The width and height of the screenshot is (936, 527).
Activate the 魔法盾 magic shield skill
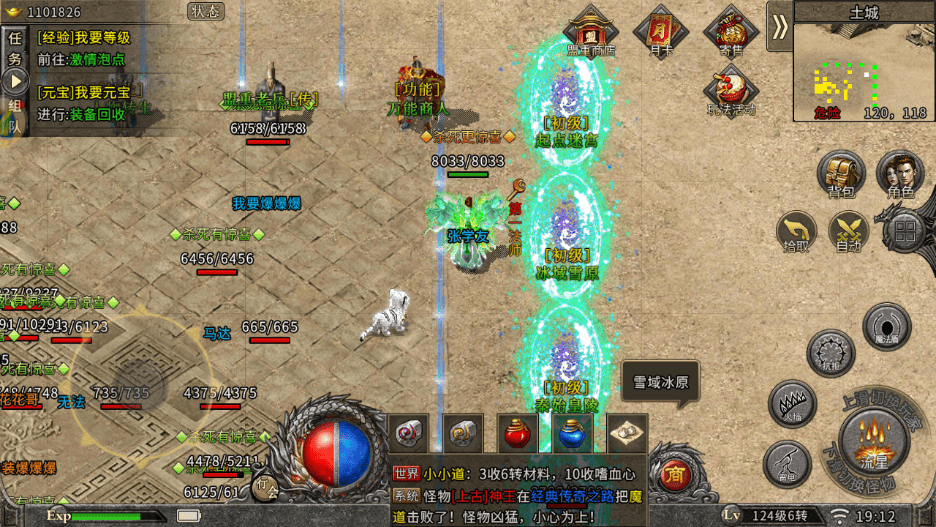coord(886,326)
